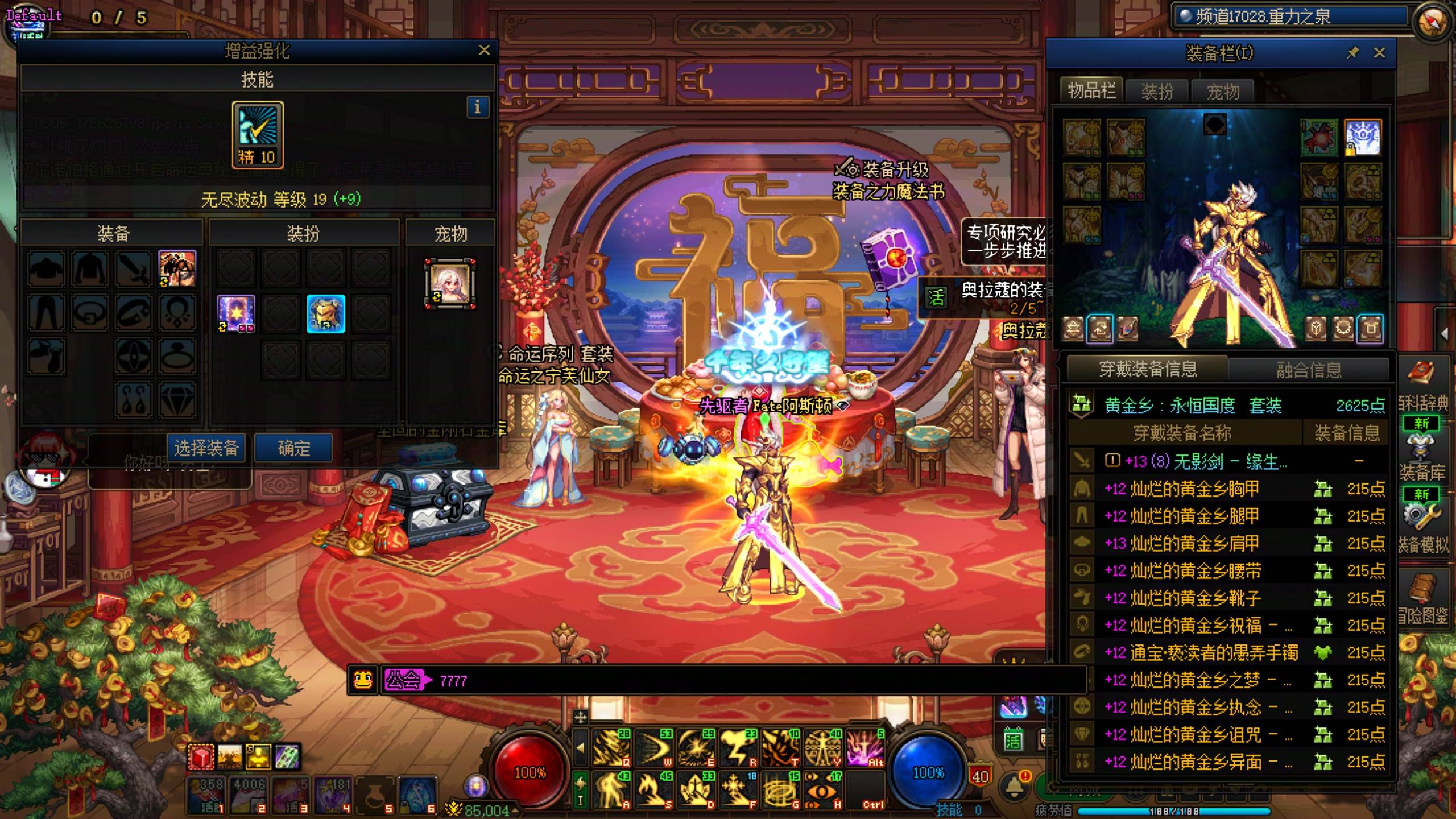The width and height of the screenshot is (1456, 819).
Task: Click the 选择装备 button
Action: point(206,448)
